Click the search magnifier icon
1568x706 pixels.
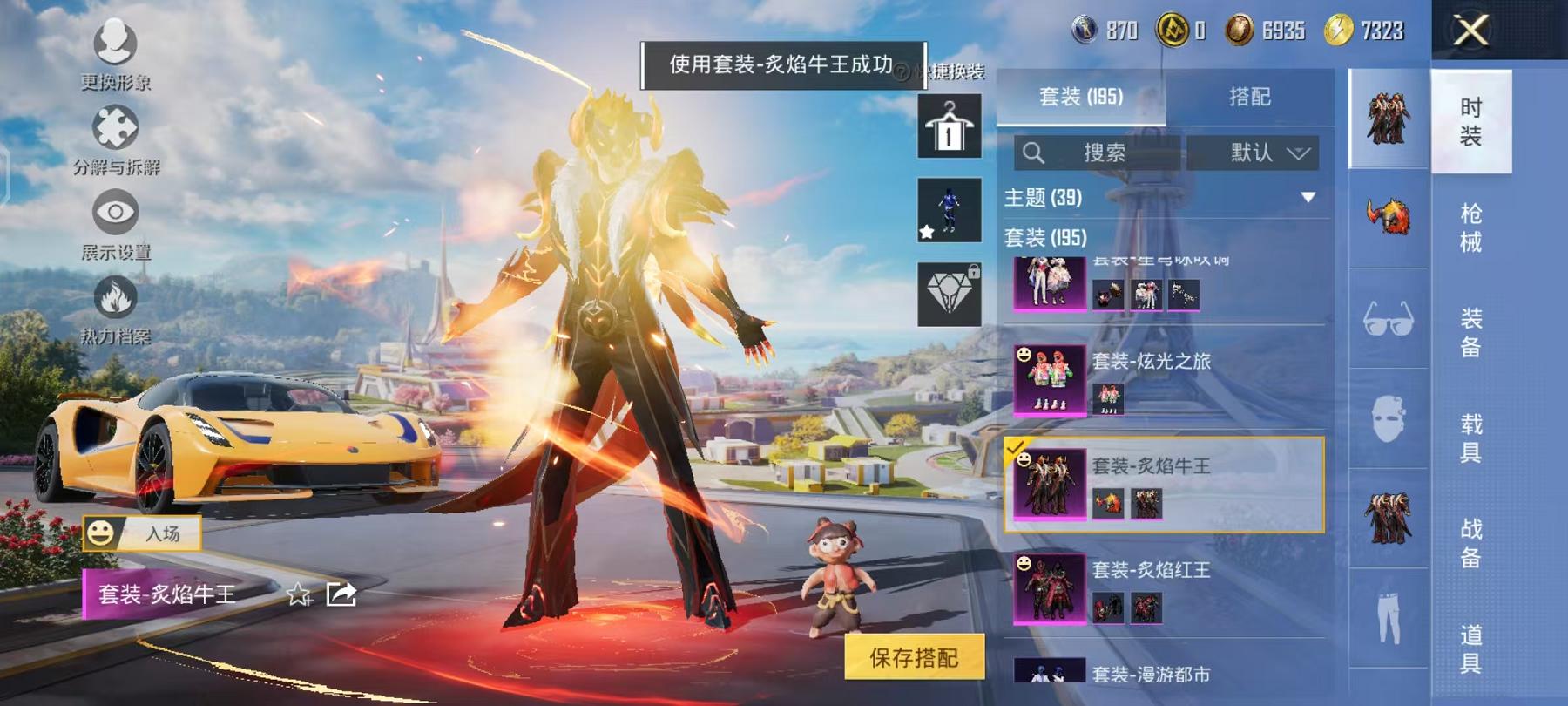pyautogui.click(x=1035, y=153)
